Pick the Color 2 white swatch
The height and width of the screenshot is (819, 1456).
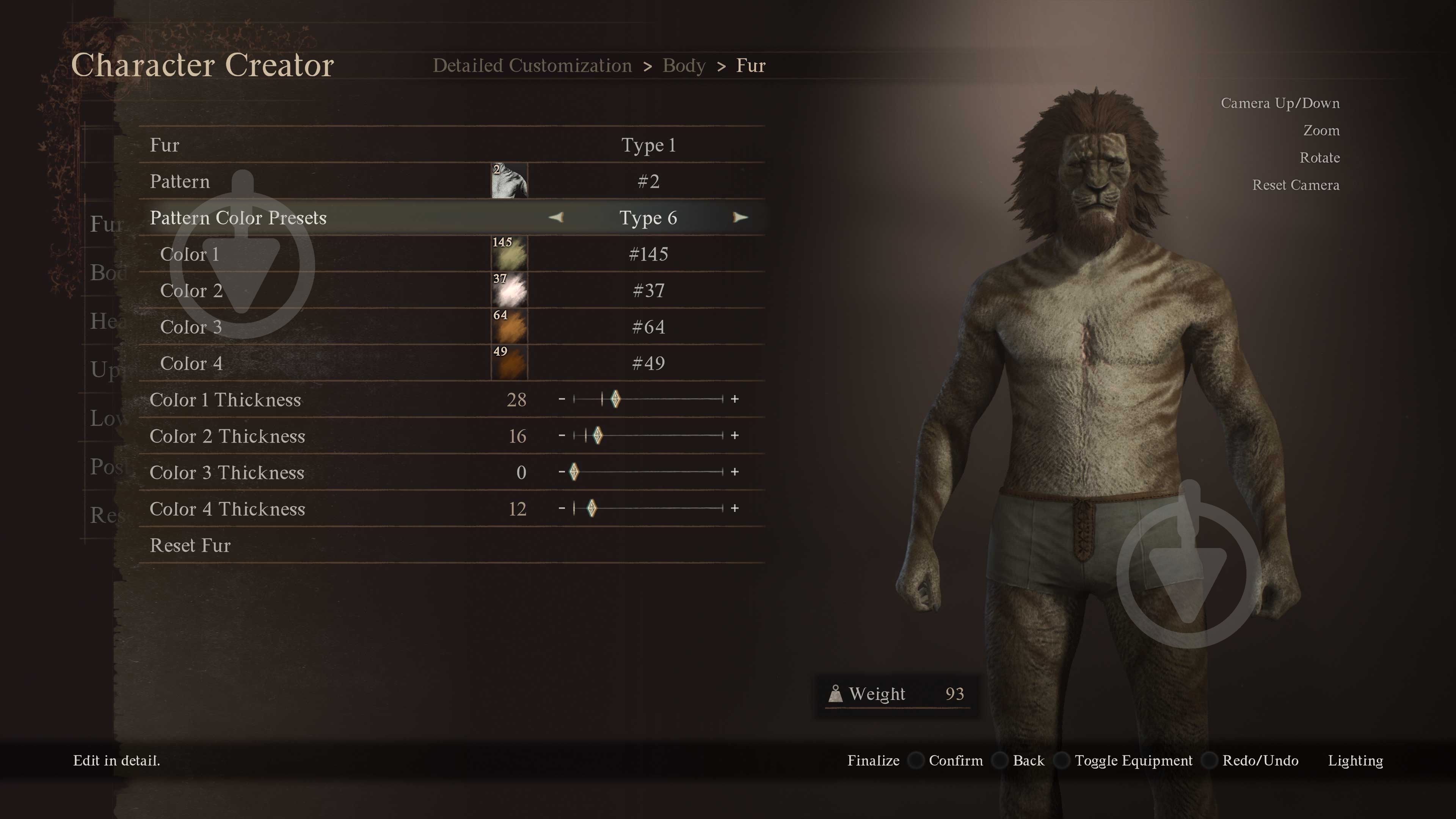click(x=509, y=290)
